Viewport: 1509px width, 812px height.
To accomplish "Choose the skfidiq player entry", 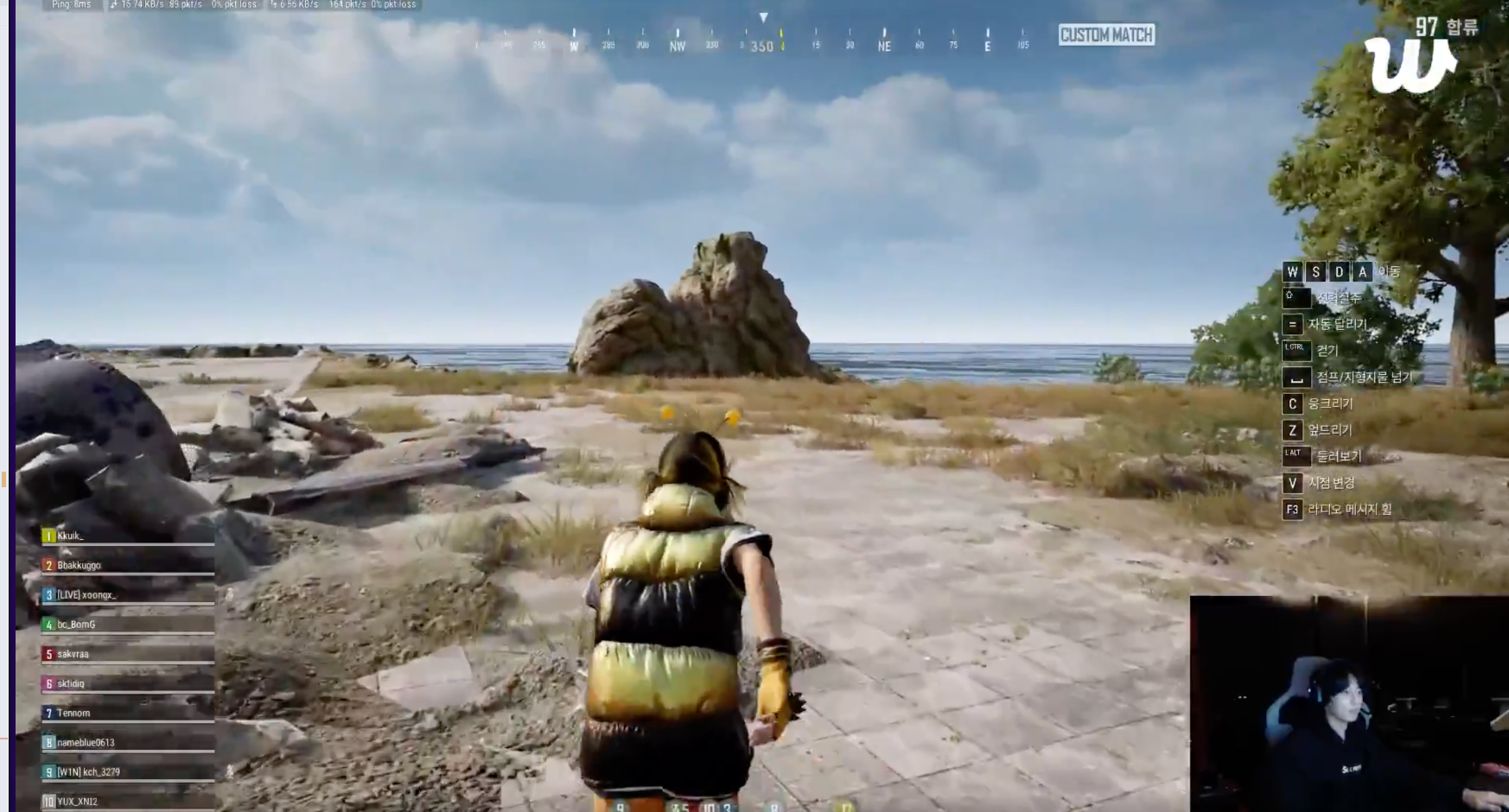I will pos(126,683).
